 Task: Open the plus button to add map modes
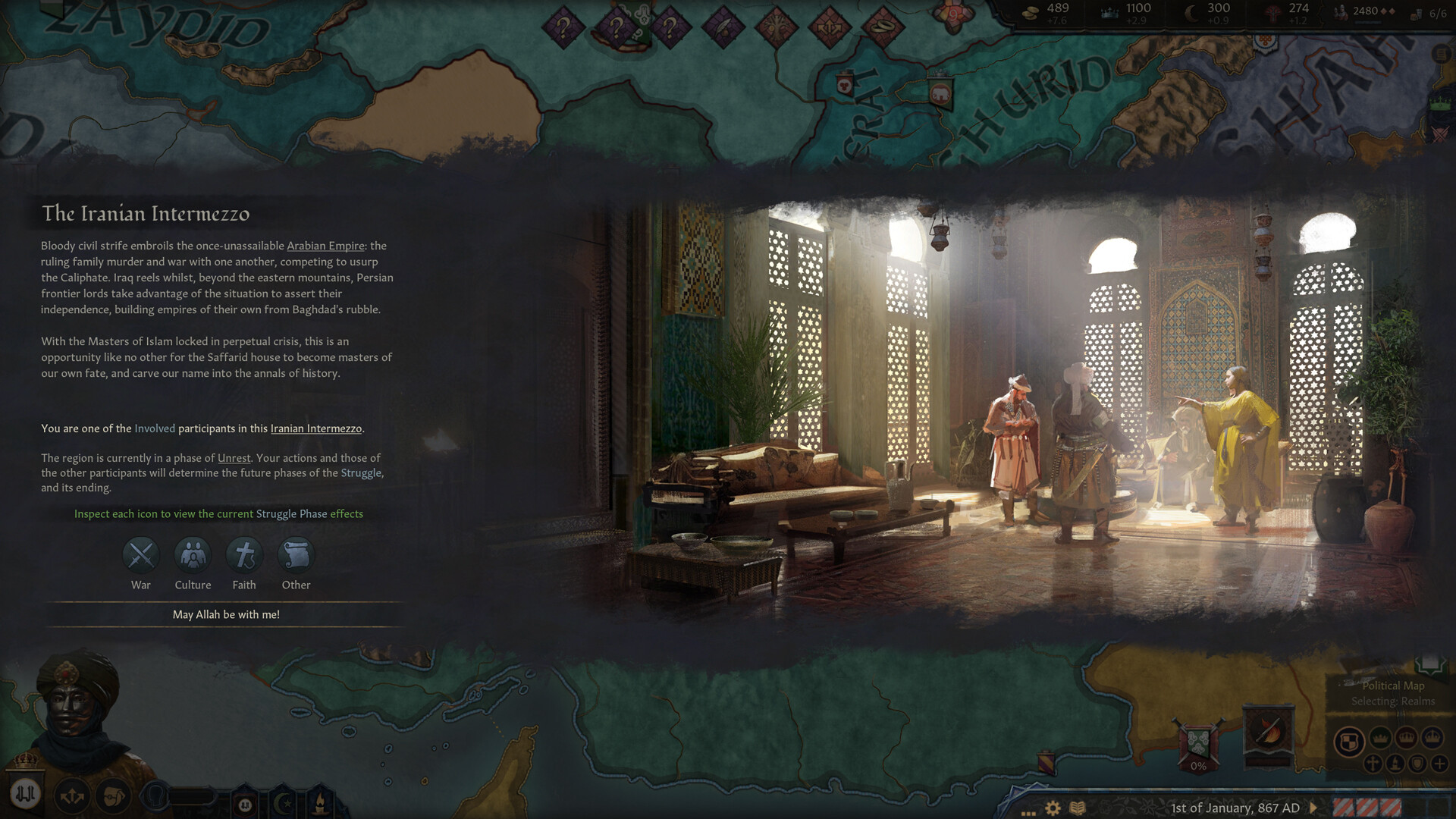1440,764
